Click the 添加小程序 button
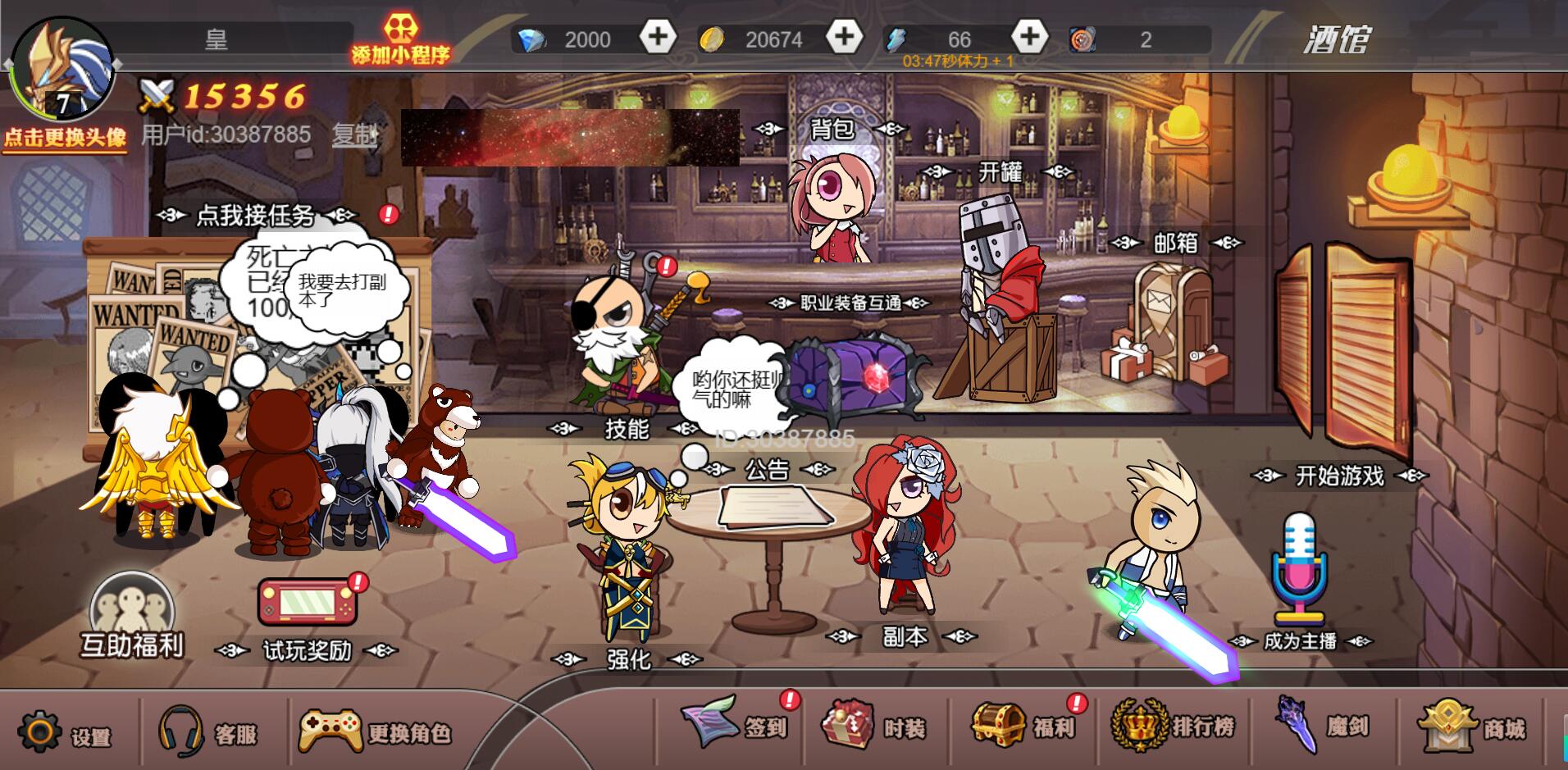 401,39
